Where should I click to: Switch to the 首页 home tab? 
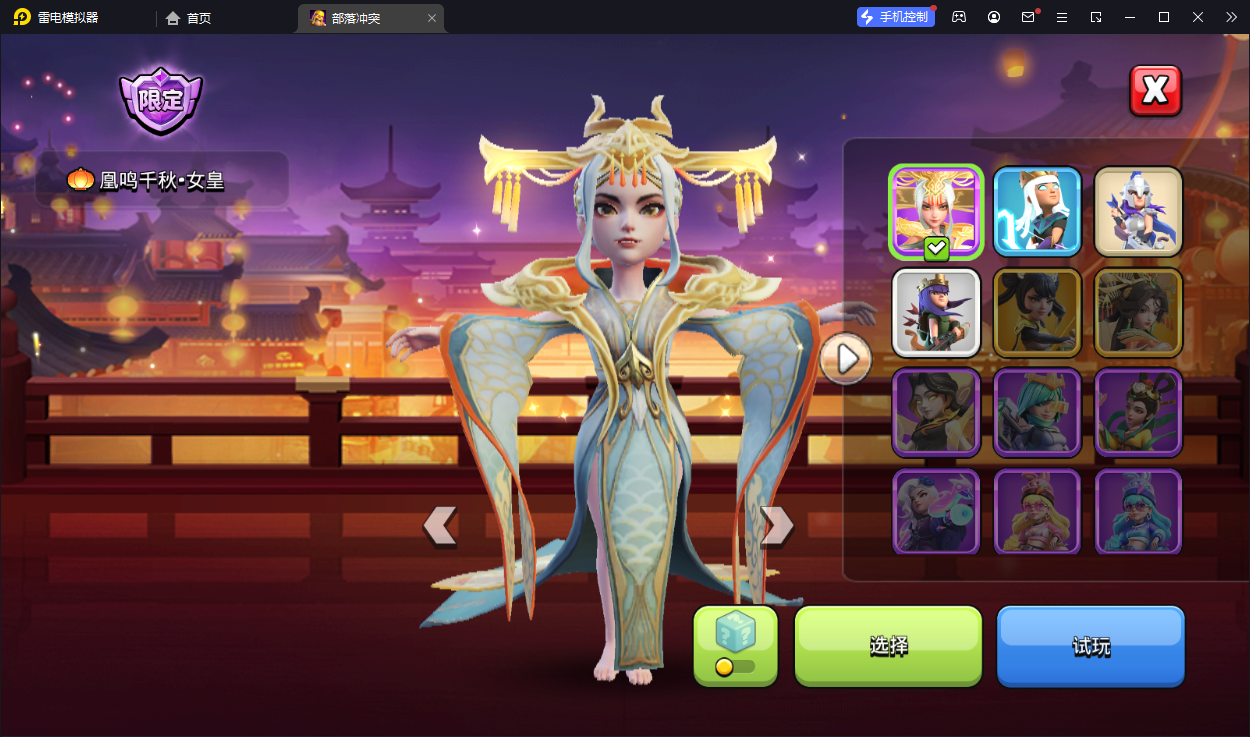(x=188, y=18)
